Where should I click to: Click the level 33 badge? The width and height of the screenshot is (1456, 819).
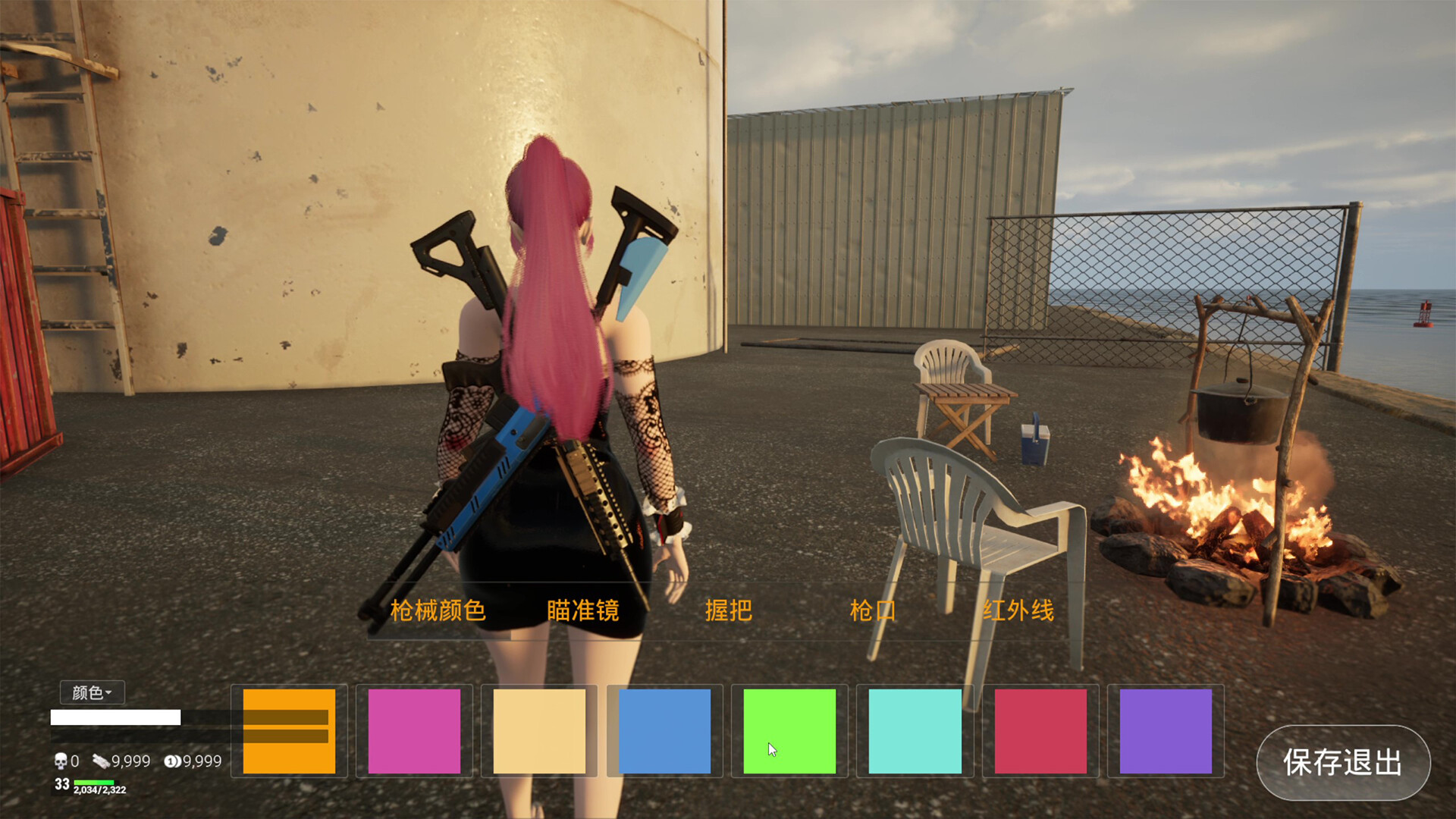[62, 783]
